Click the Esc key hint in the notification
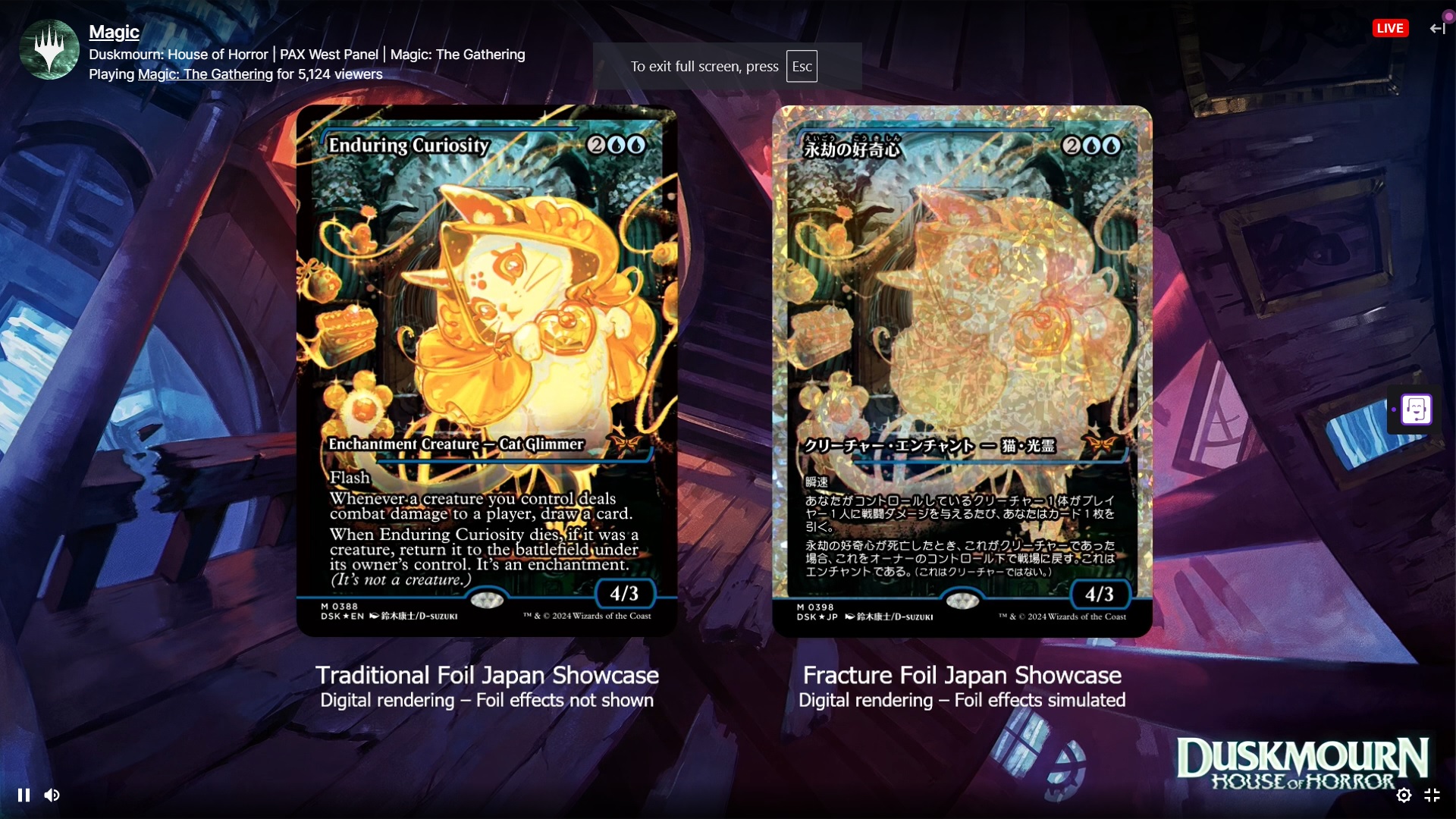1456x819 pixels. click(802, 66)
